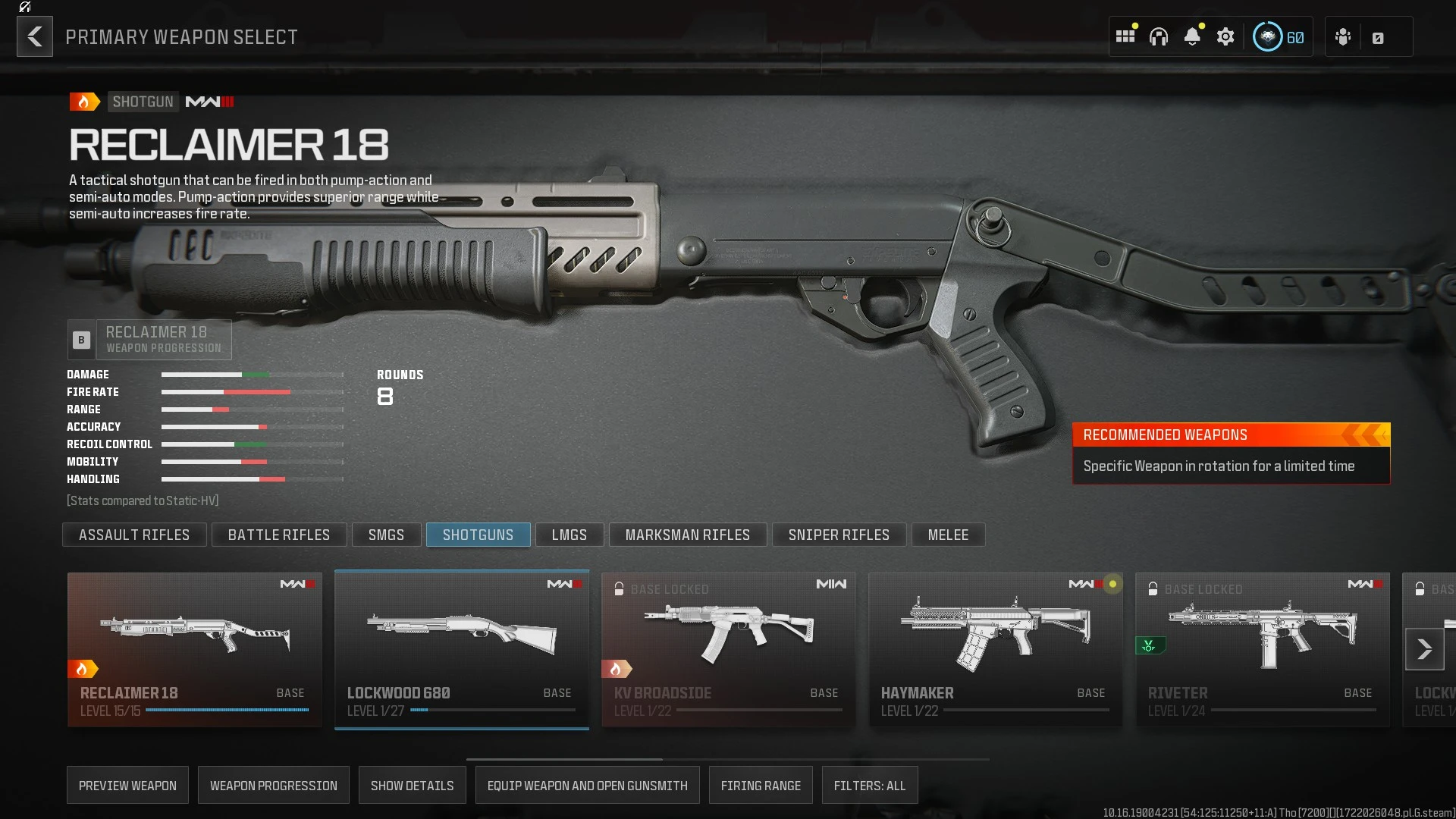Click the flame icon on KV Broadside card
The width and height of the screenshot is (1456, 819).
(618, 669)
